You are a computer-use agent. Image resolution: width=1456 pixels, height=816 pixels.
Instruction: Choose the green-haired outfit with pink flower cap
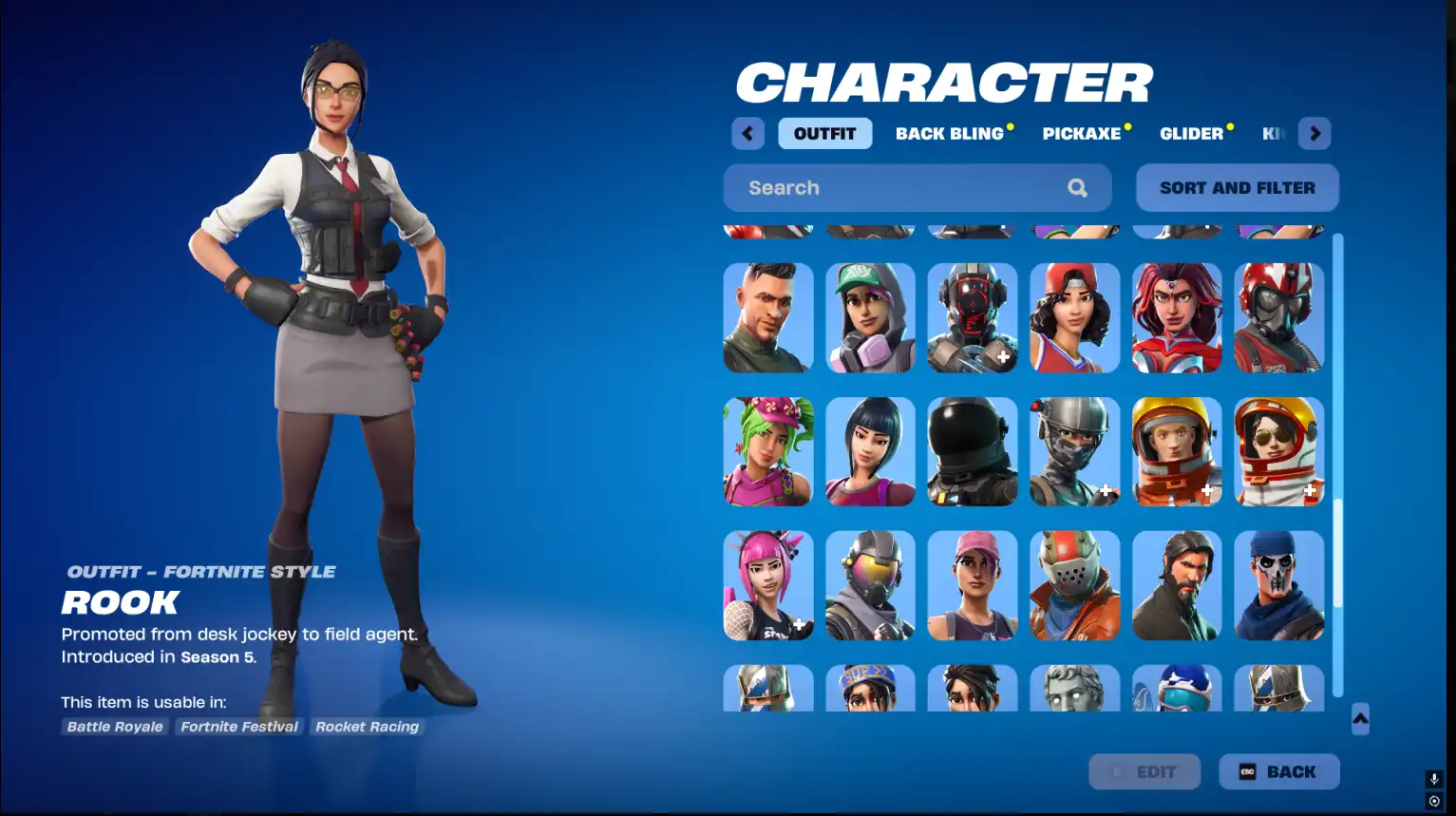pos(768,452)
